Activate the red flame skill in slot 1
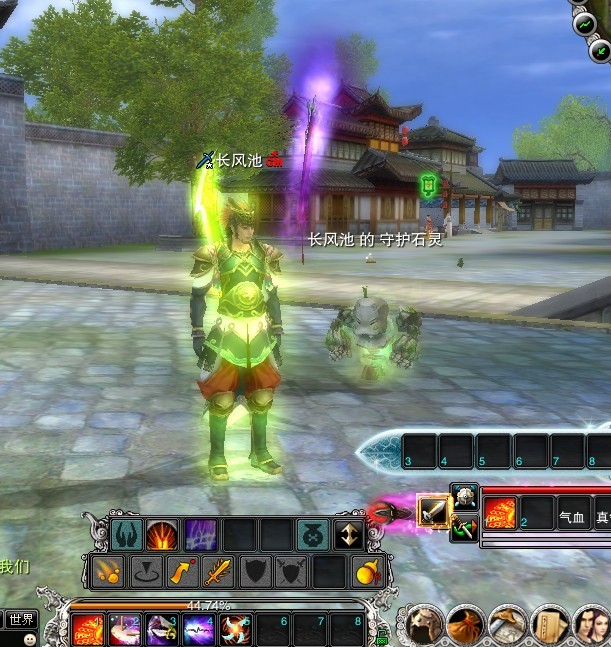Screen dimensions: 611x647 (87, 630)
